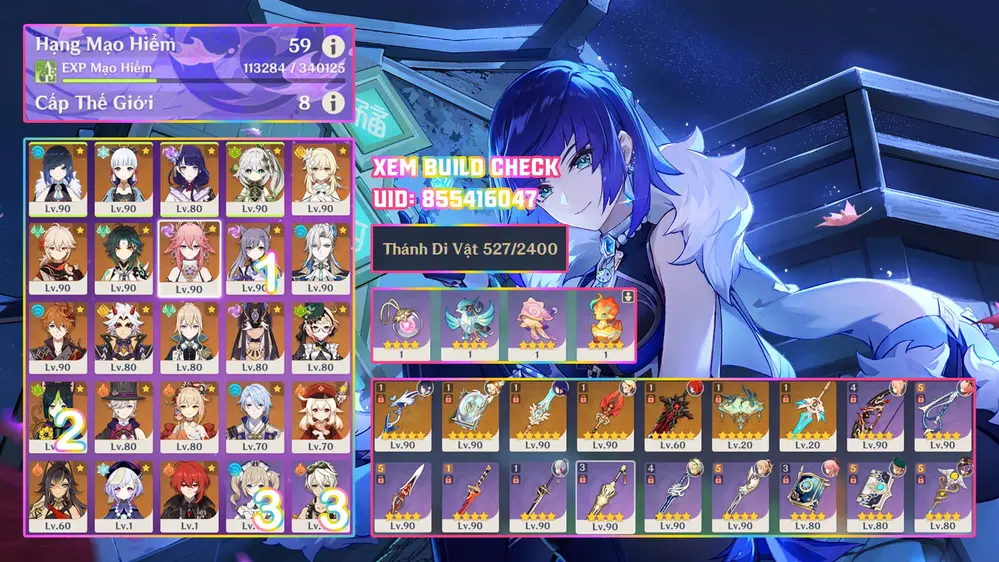The image size is (999, 562).
Task: Choose the highlighted Yae Miko portrait
Action: click(x=189, y=257)
